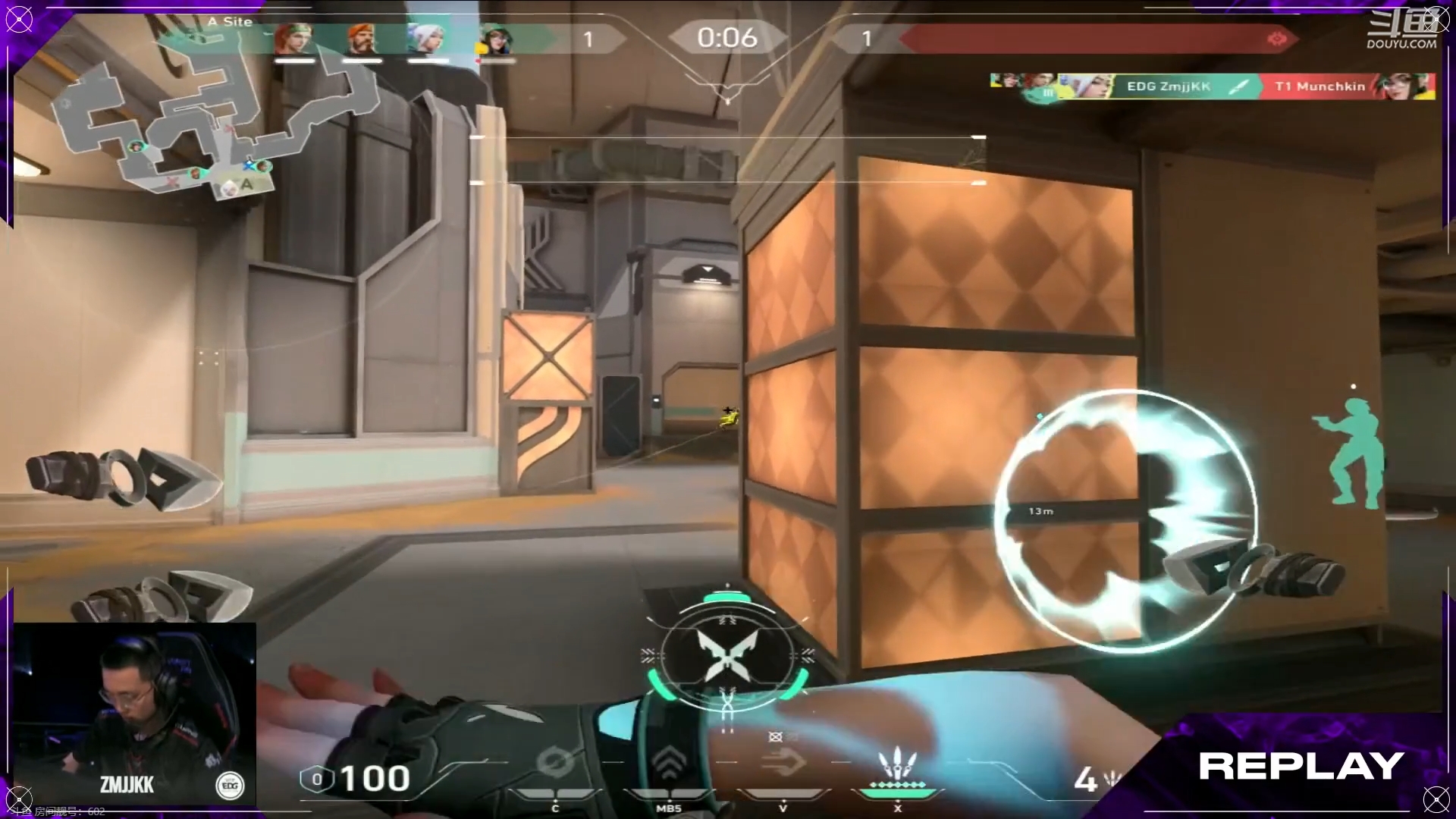Open the ZMJJKK player camera thumbnail
The height and width of the screenshot is (819, 1456).
pos(135,713)
